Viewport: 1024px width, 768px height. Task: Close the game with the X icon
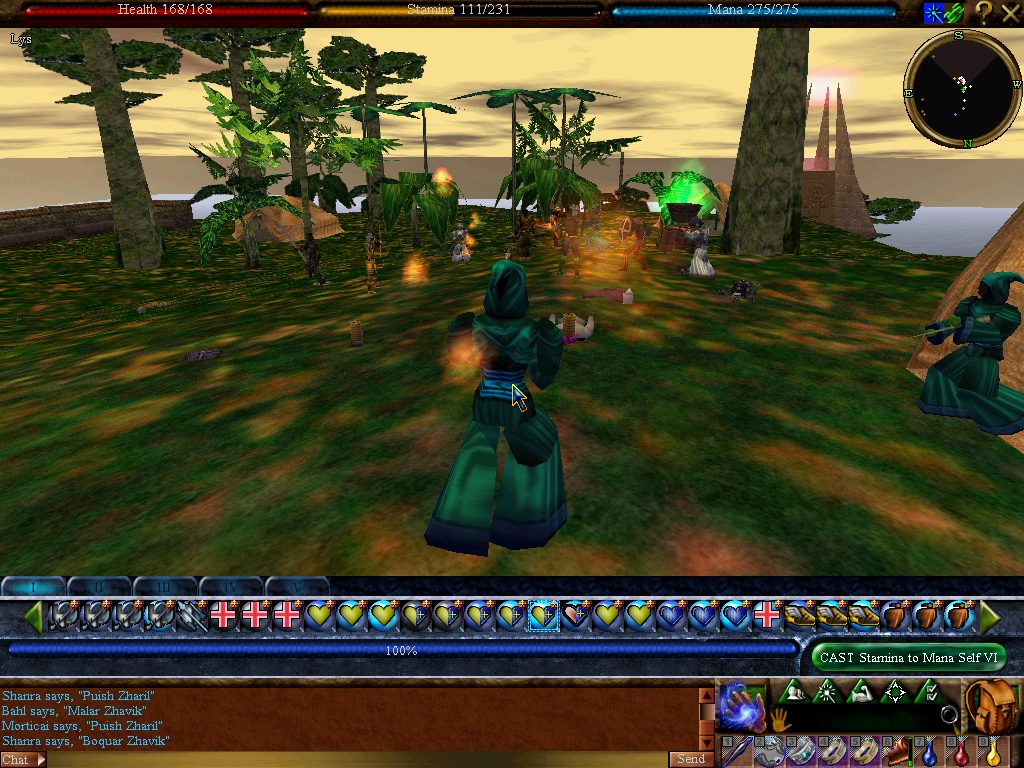(x=1010, y=13)
